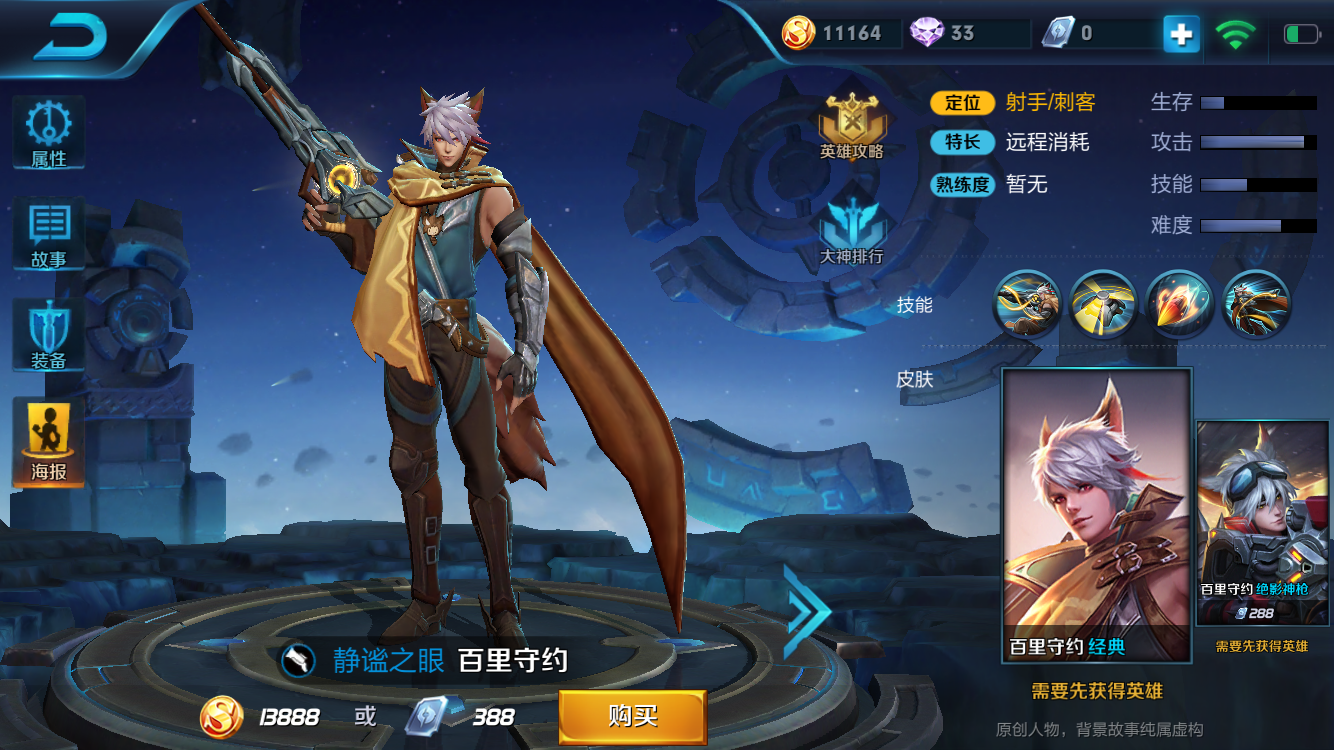View 大神排行 master rankings
The image size is (1334, 750).
tap(852, 232)
